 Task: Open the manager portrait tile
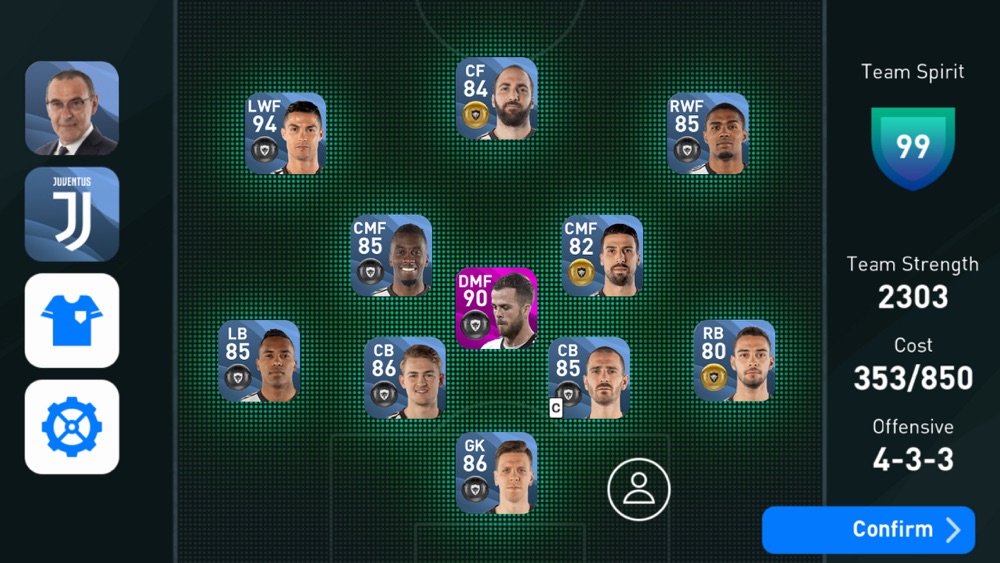72,108
